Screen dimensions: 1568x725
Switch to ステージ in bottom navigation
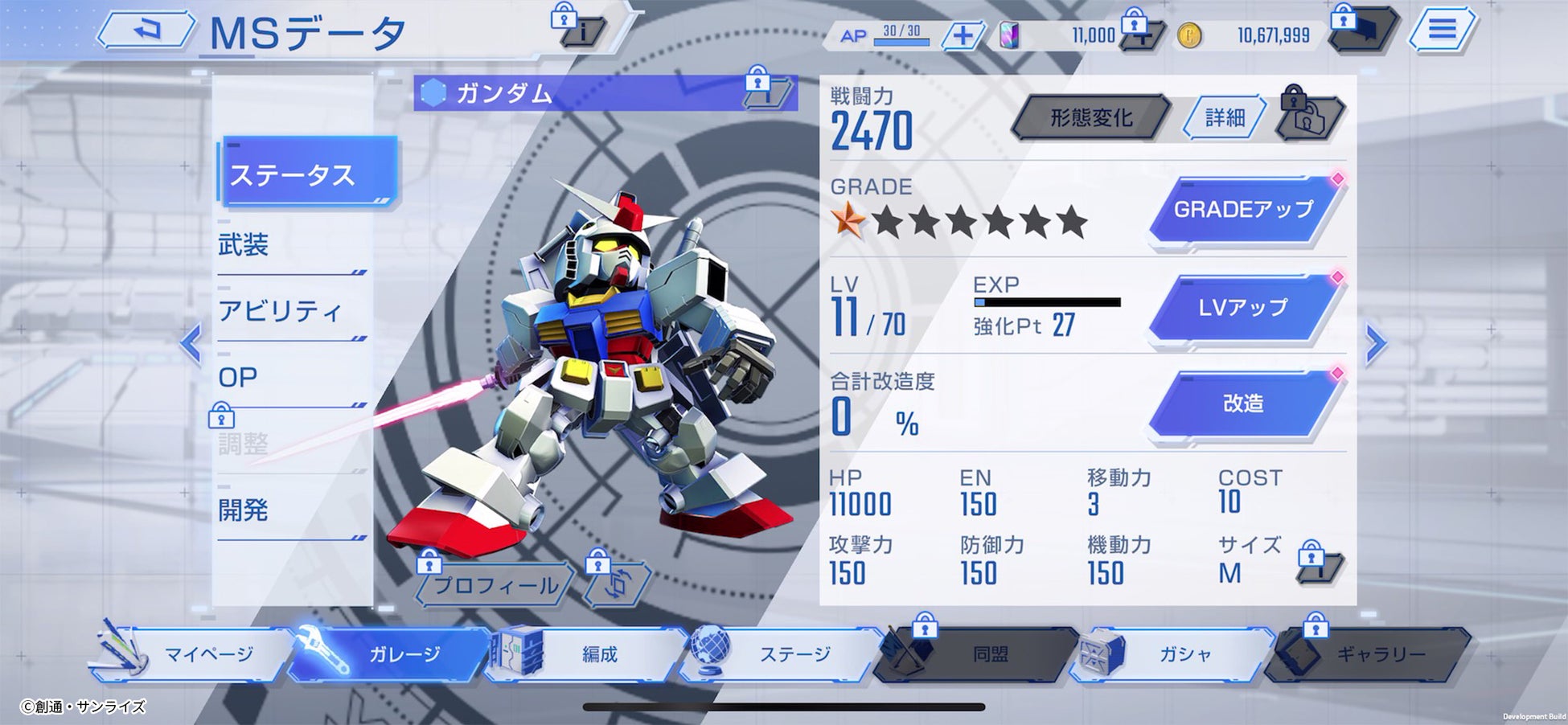tap(794, 654)
